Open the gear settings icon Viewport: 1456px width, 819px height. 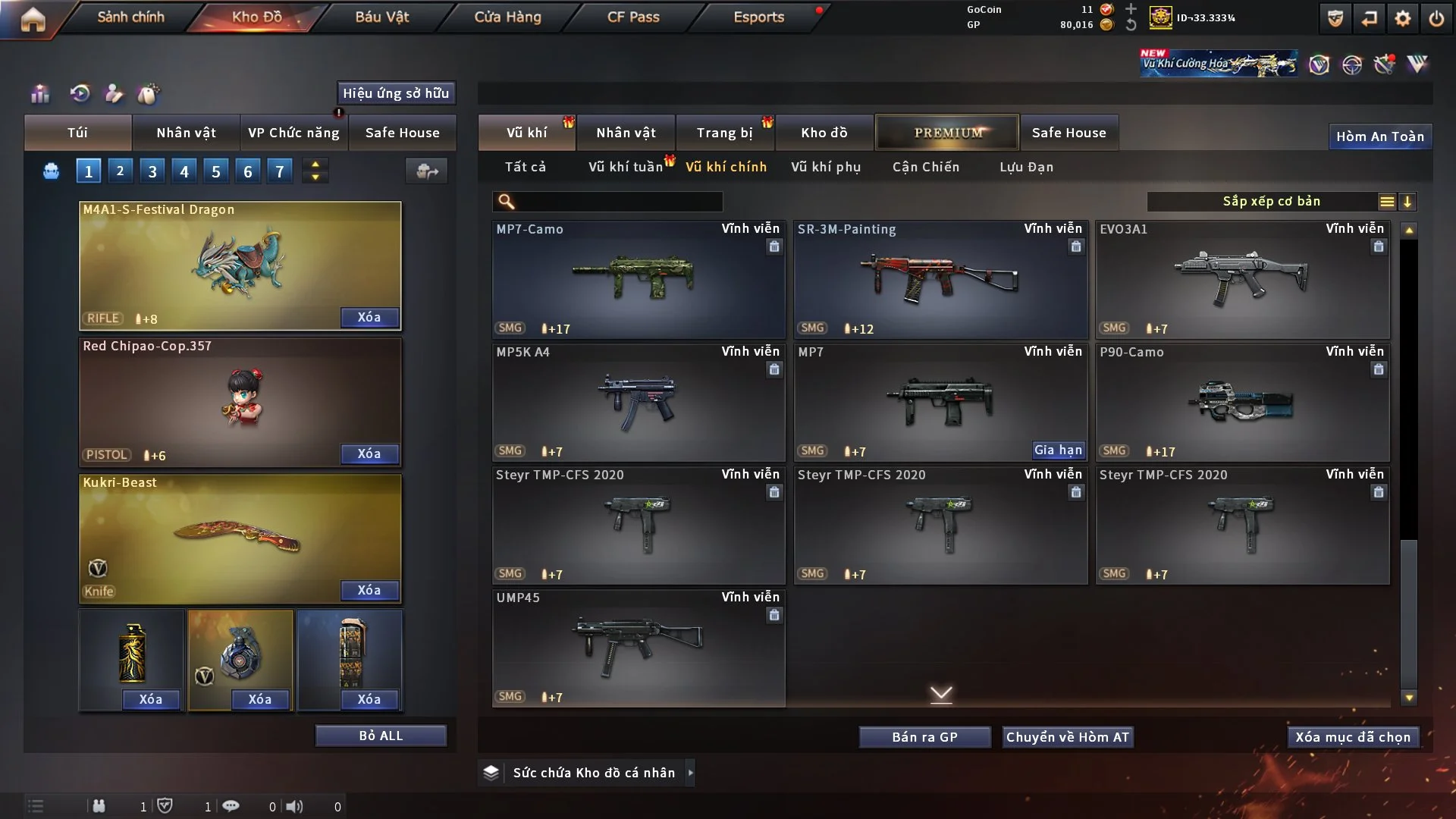coord(1402,18)
